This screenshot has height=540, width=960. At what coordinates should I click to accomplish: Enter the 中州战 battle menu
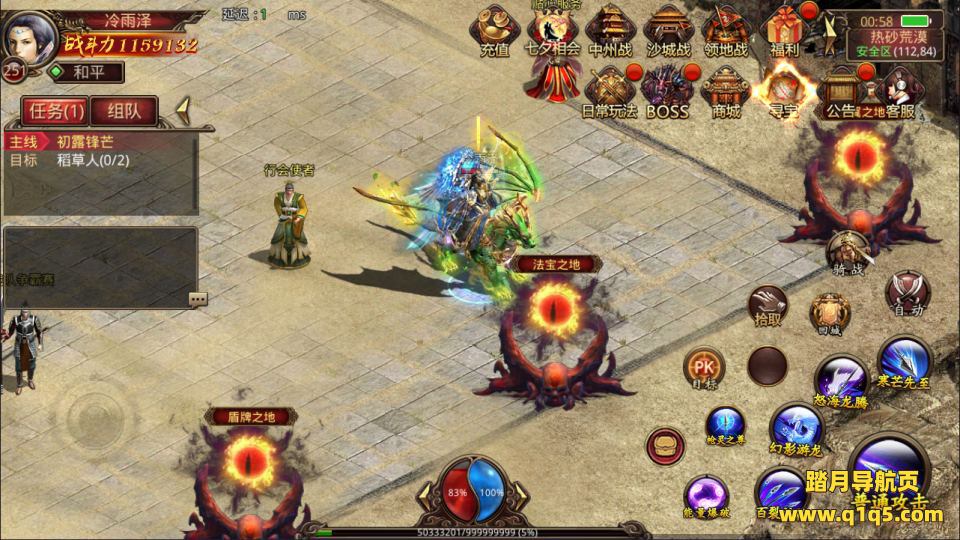[608, 30]
